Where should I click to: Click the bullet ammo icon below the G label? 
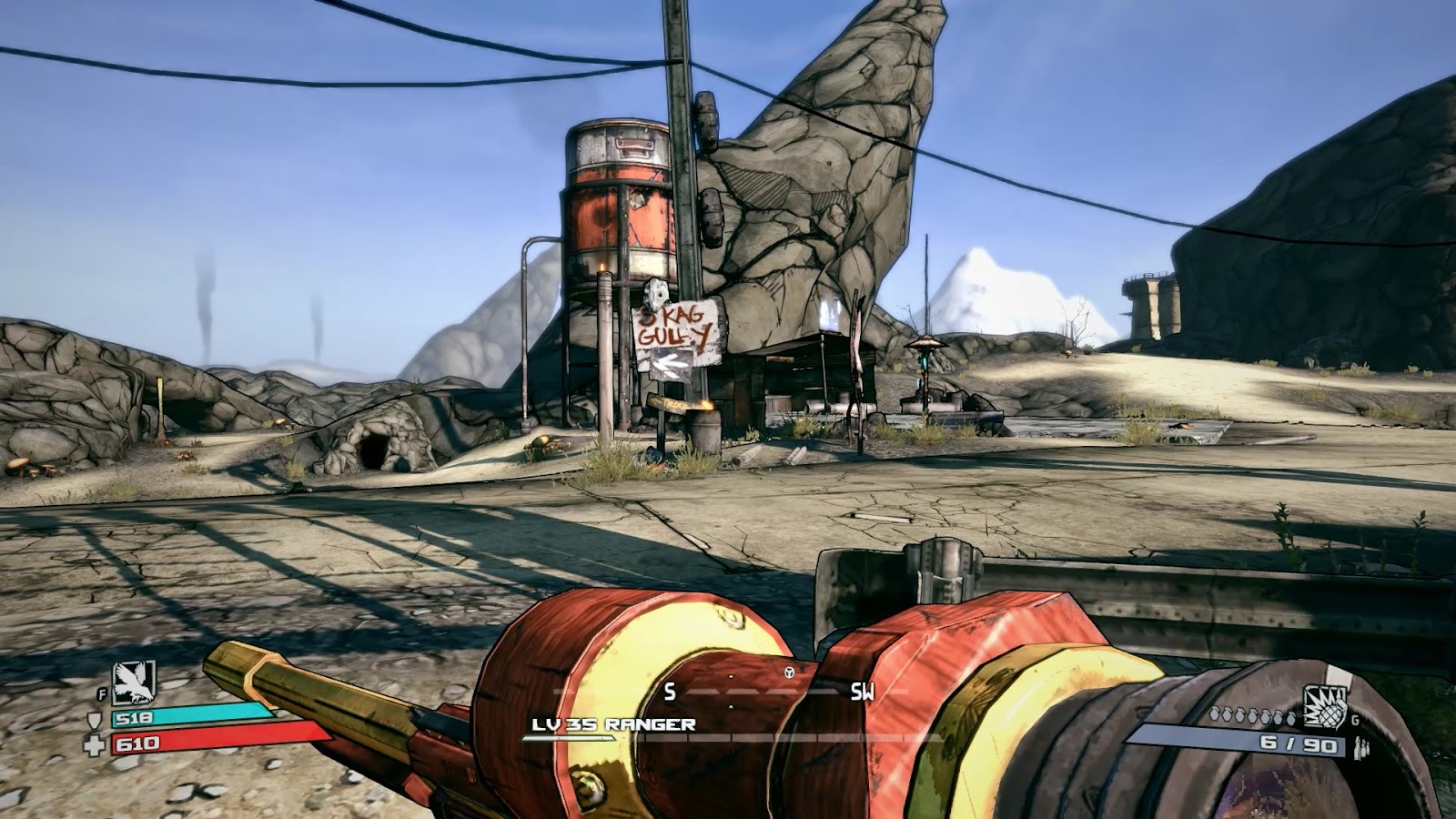(1361, 747)
